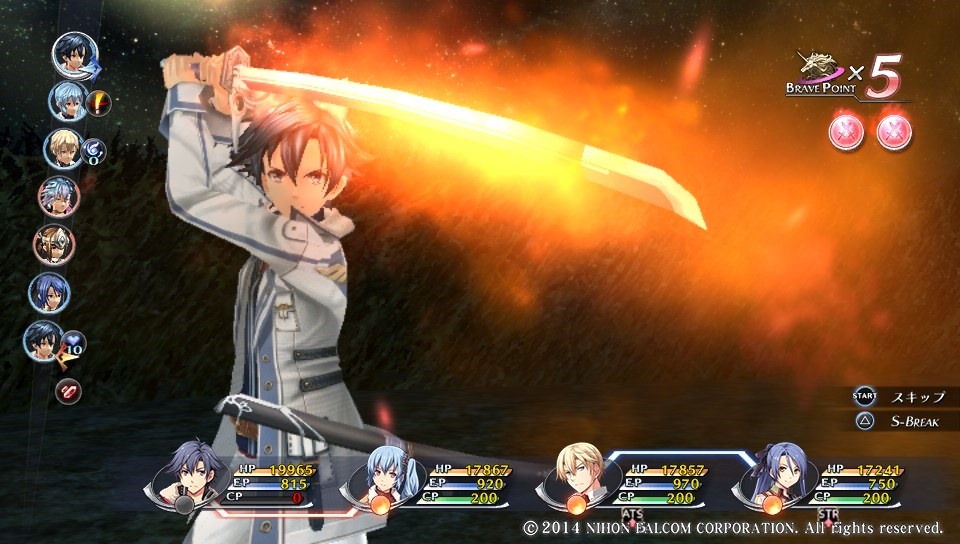Select the silver-haired enemy with red ring
960x544 pixels.
tap(58, 196)
